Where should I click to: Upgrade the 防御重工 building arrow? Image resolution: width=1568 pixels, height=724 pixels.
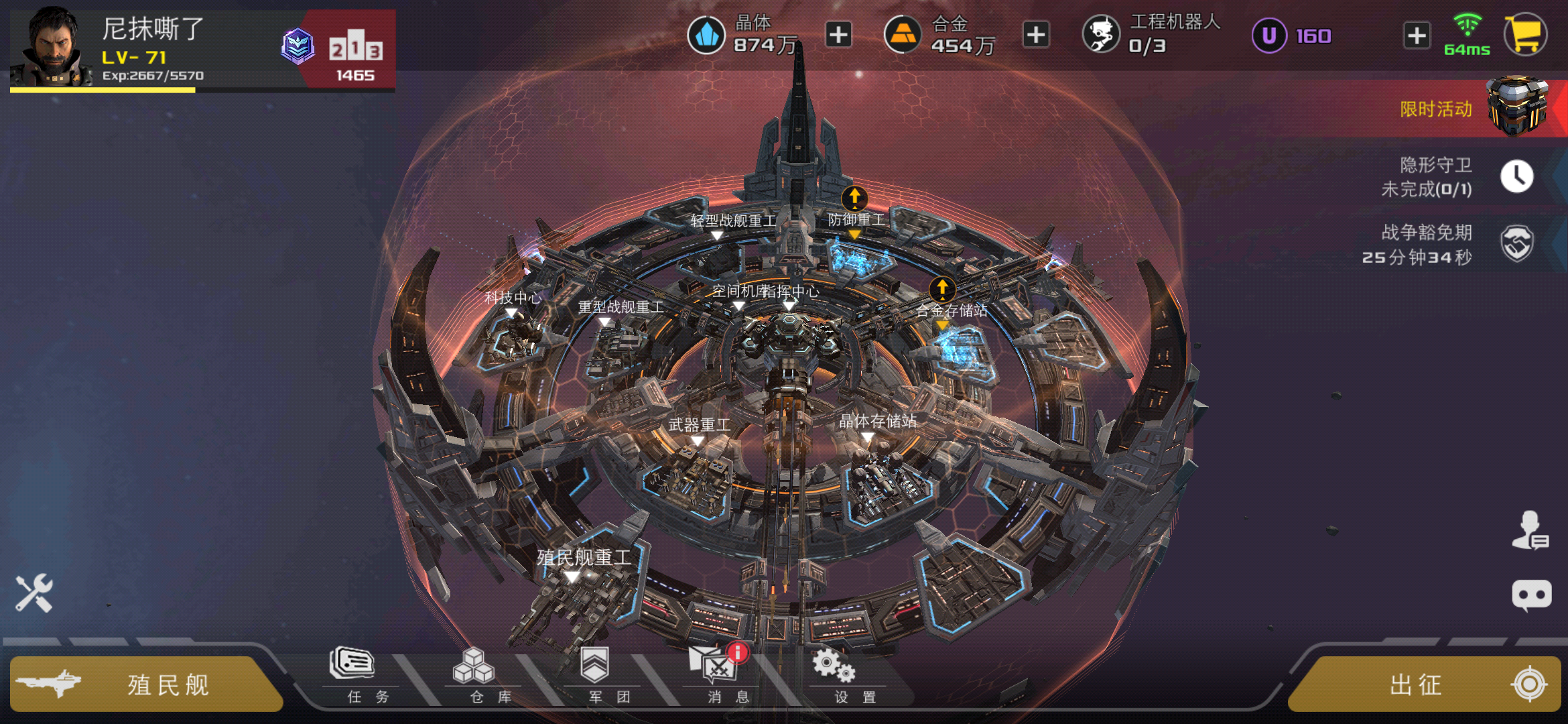point(854,198)
